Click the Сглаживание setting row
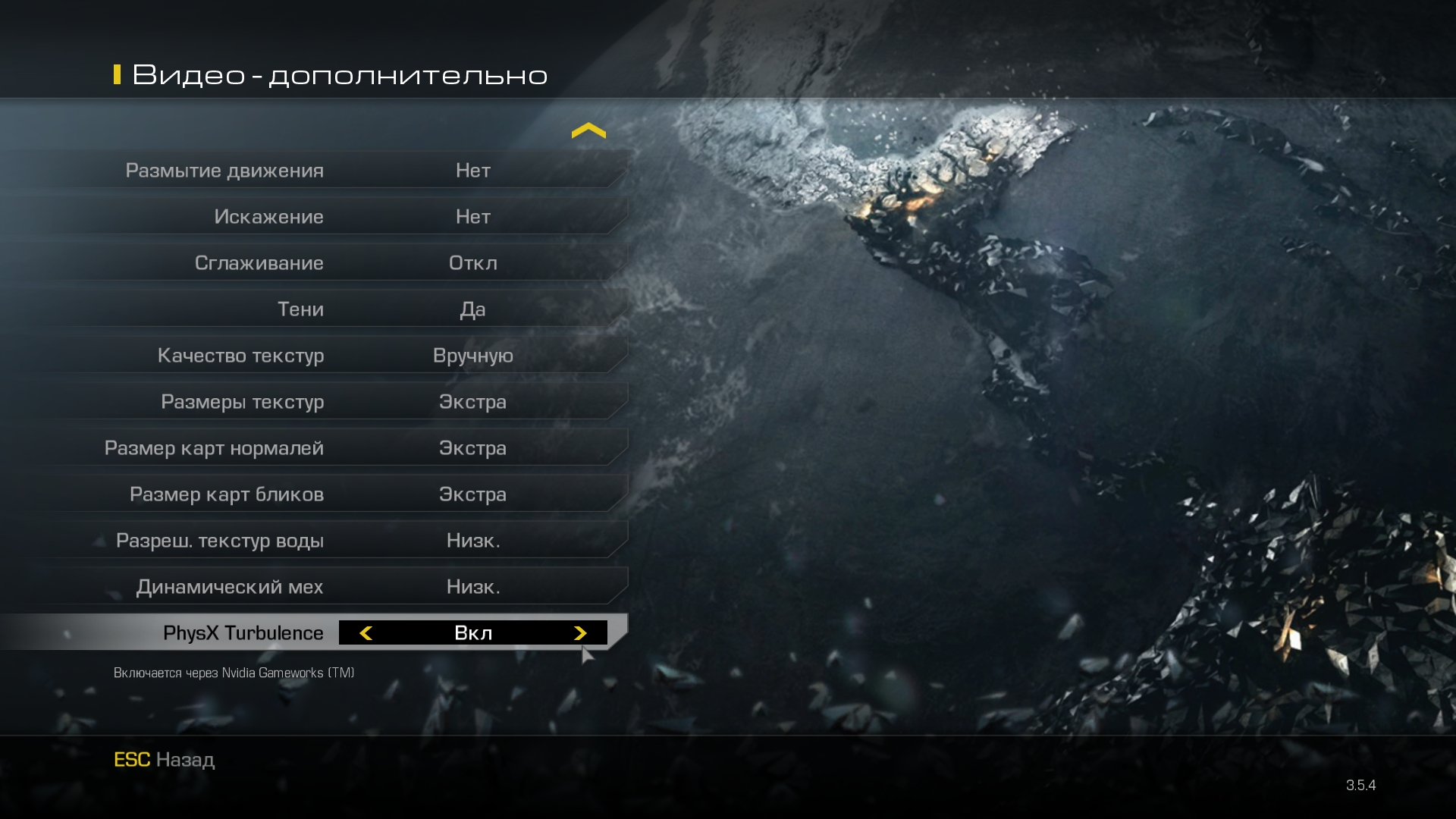This screenshot has width=1456, height=819. (x=315, y=262)
